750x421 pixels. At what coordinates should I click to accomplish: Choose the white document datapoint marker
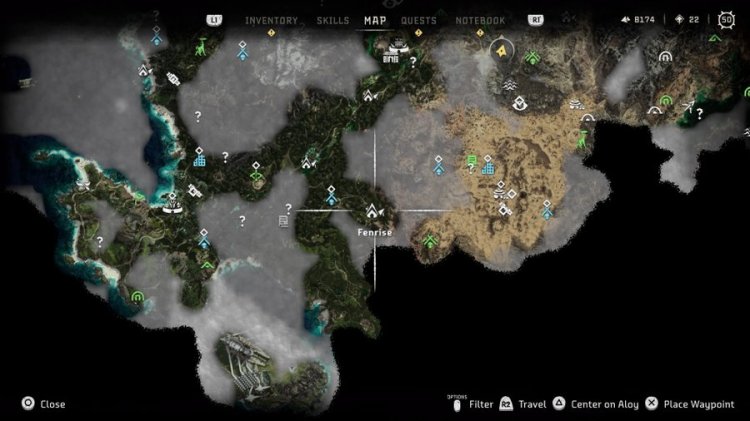(x=284, y=221)
